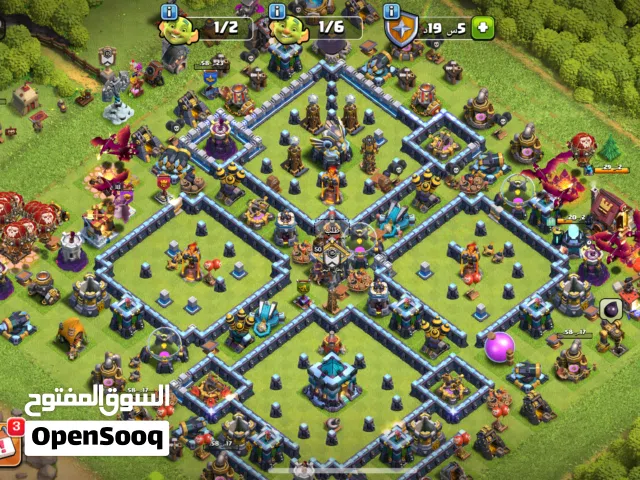Show info for the 1/6 builder counter
Viewport: 640px width, 480px height.
coord(277,11)
